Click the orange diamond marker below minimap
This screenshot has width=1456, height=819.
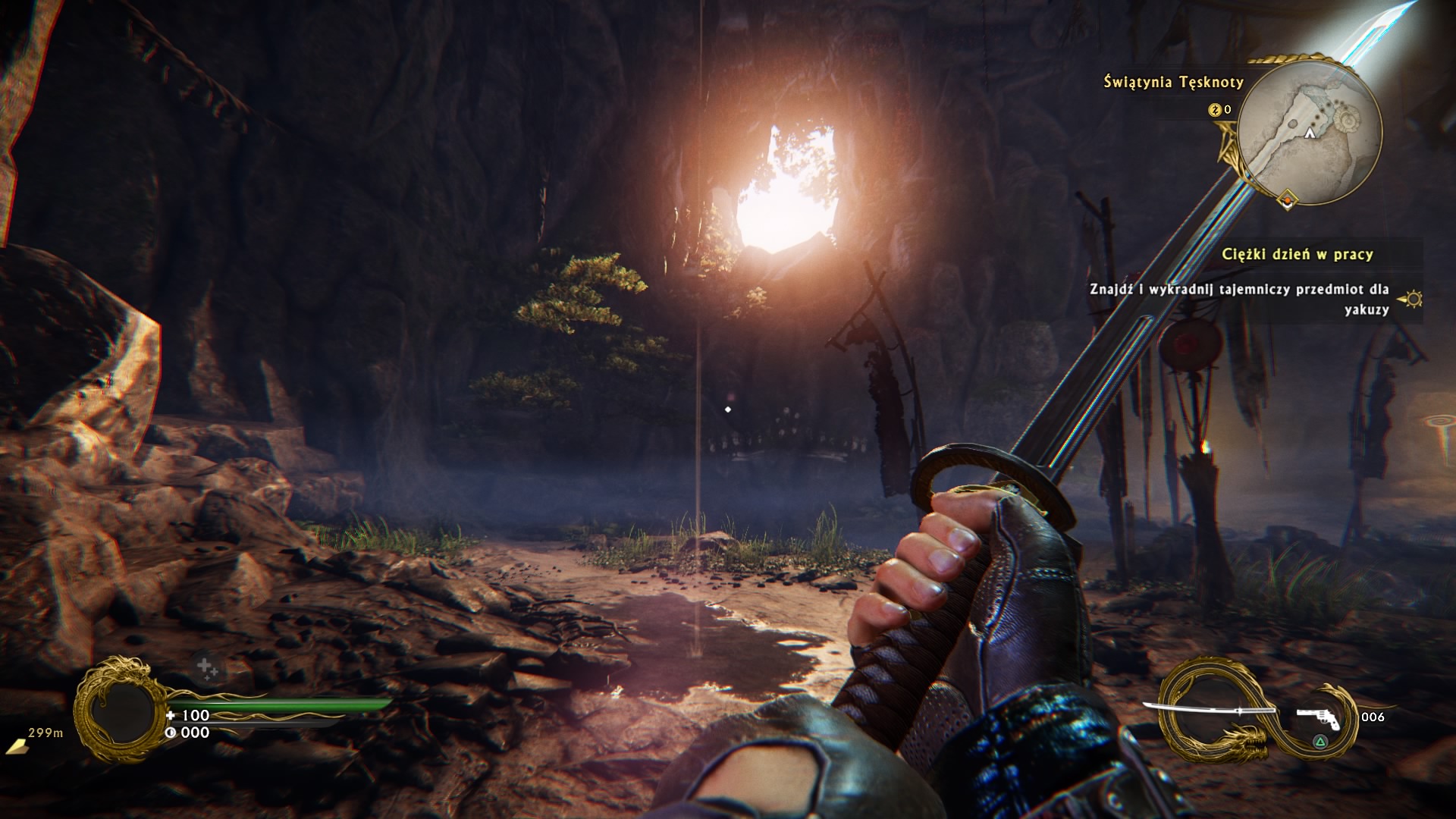point(1287,200)
